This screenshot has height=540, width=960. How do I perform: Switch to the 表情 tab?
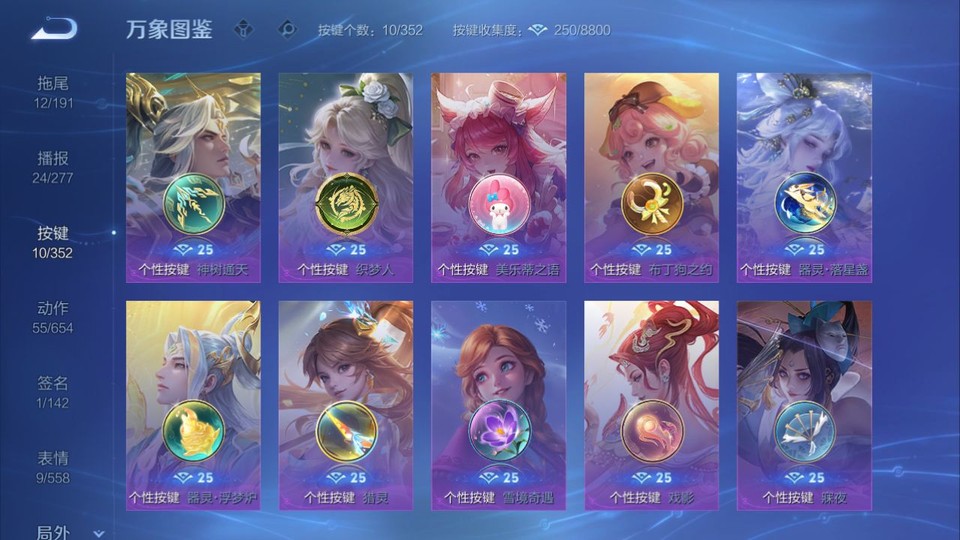(54, 466)
